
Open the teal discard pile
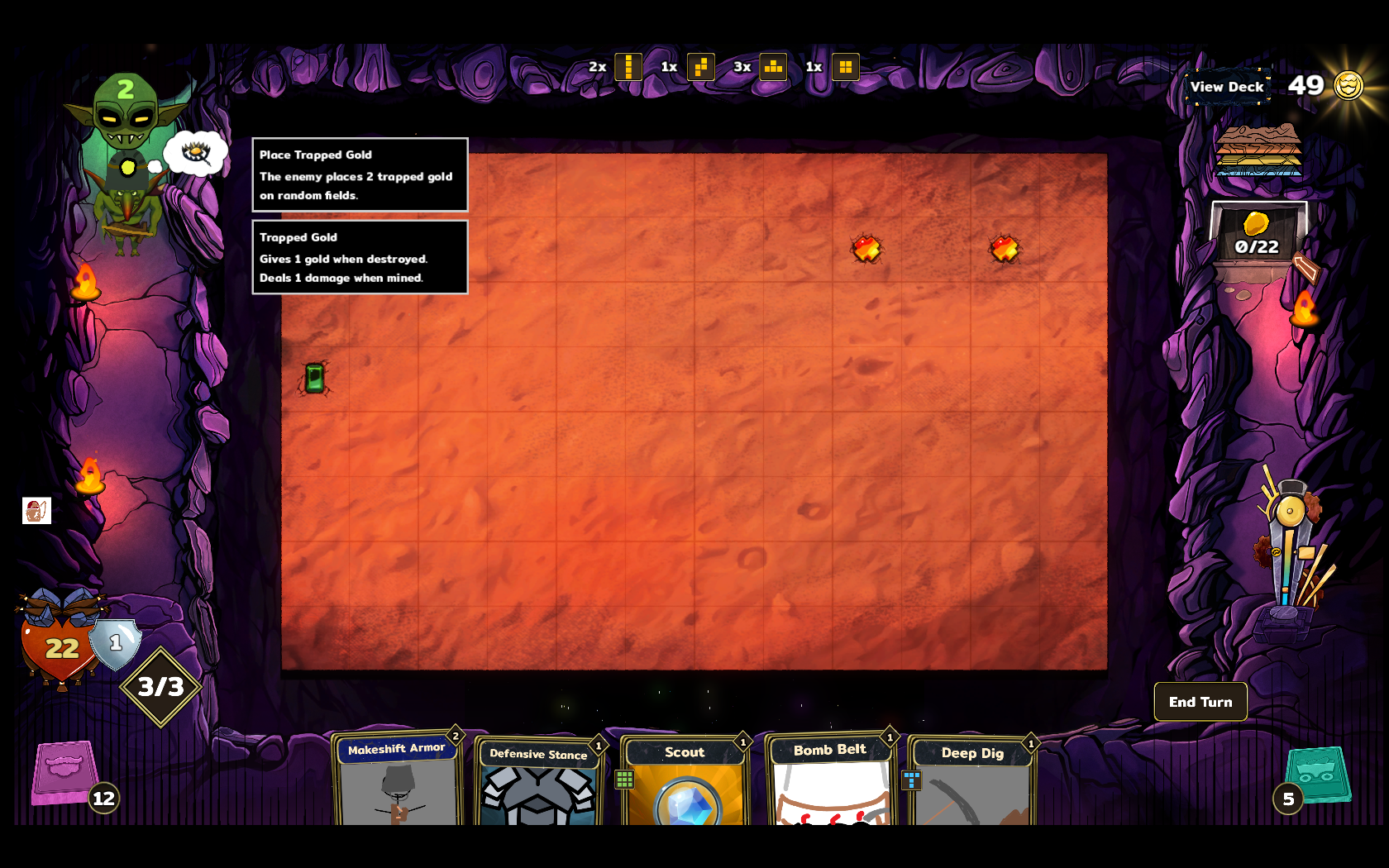1318,775
